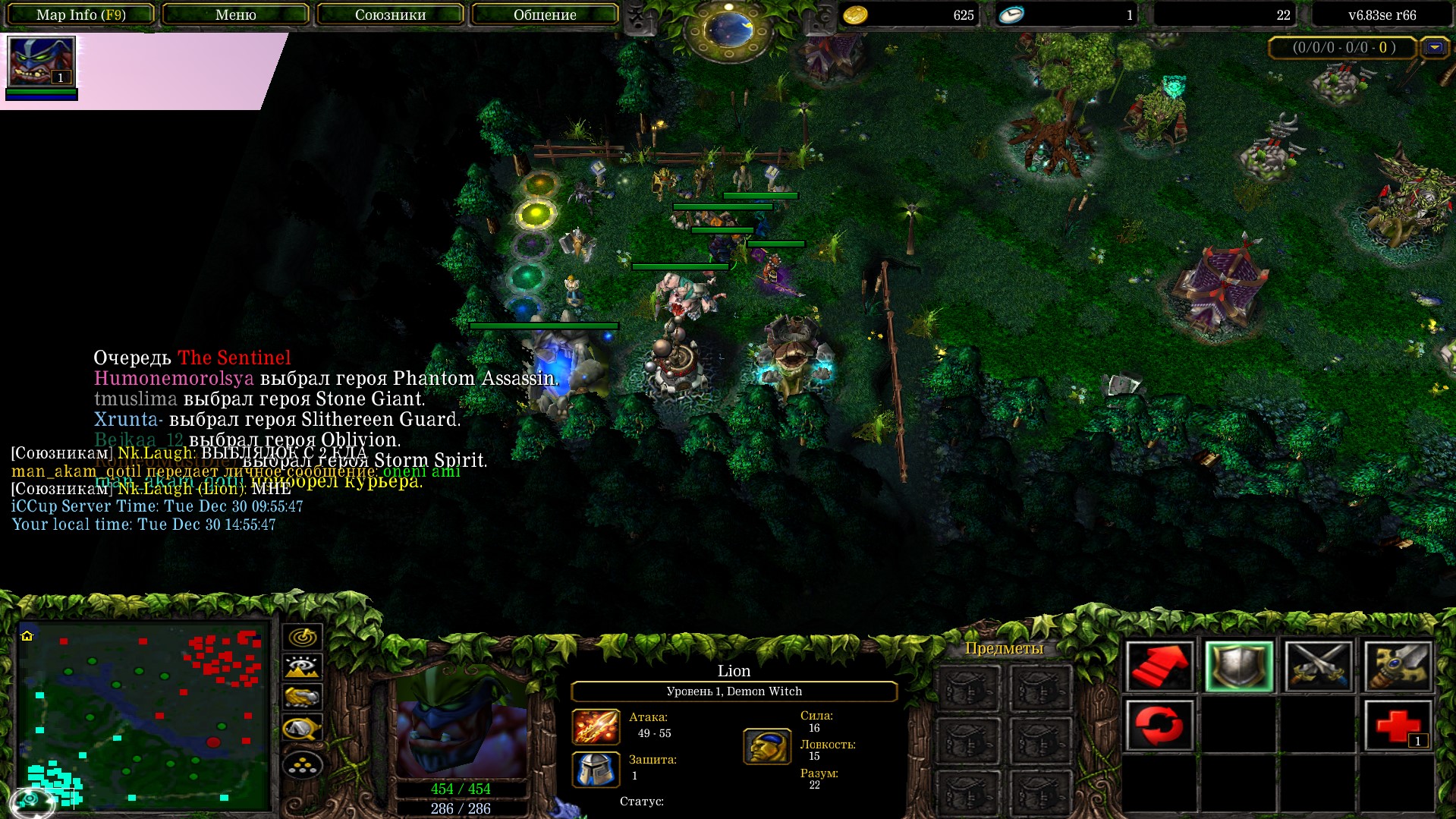The width and height of the screenshot is (1456, 819).
Task: Toggle ally color mode handshake button
Action: [302, 697]
